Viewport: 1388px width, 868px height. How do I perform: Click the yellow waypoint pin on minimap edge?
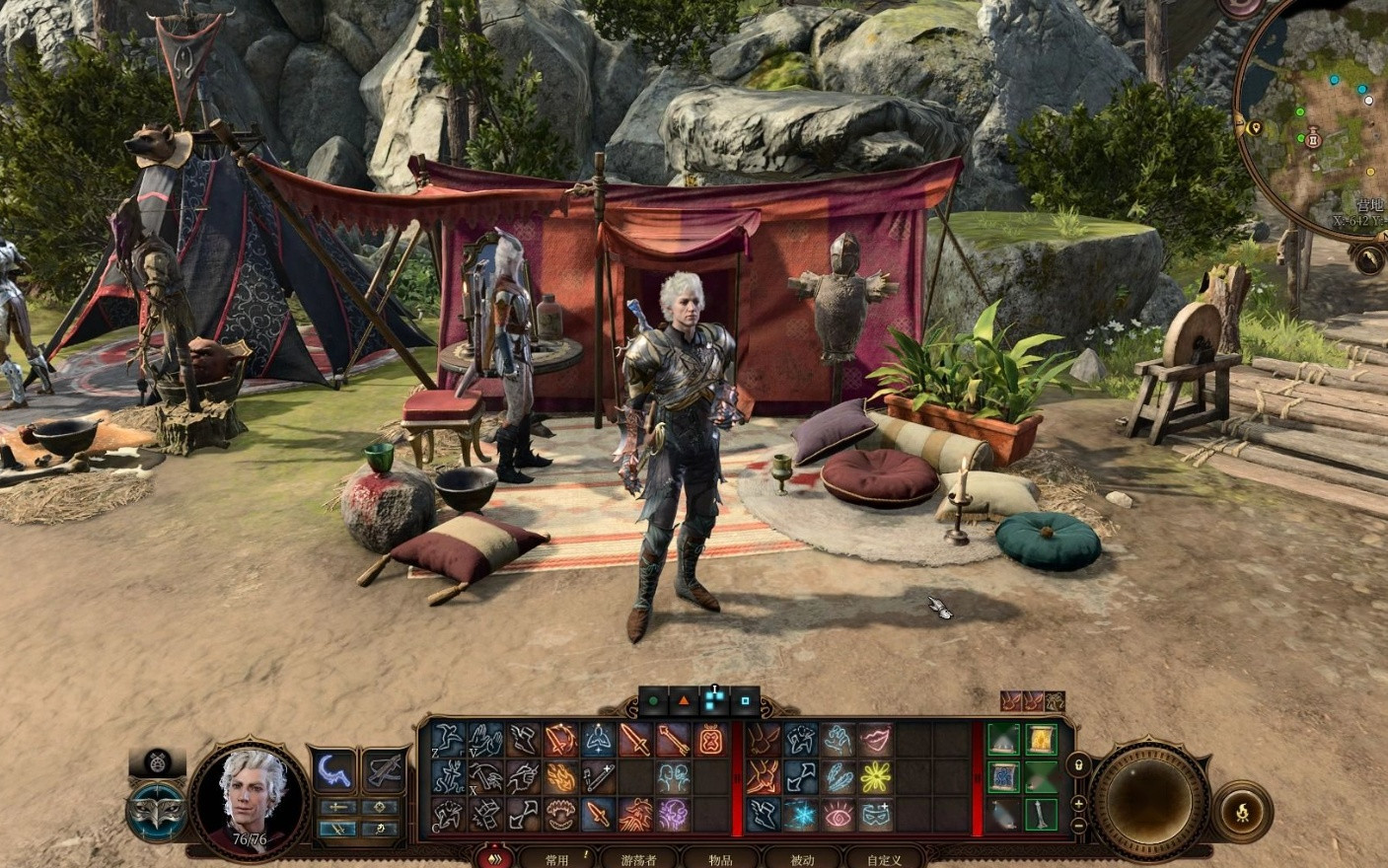coord(1255,128)
